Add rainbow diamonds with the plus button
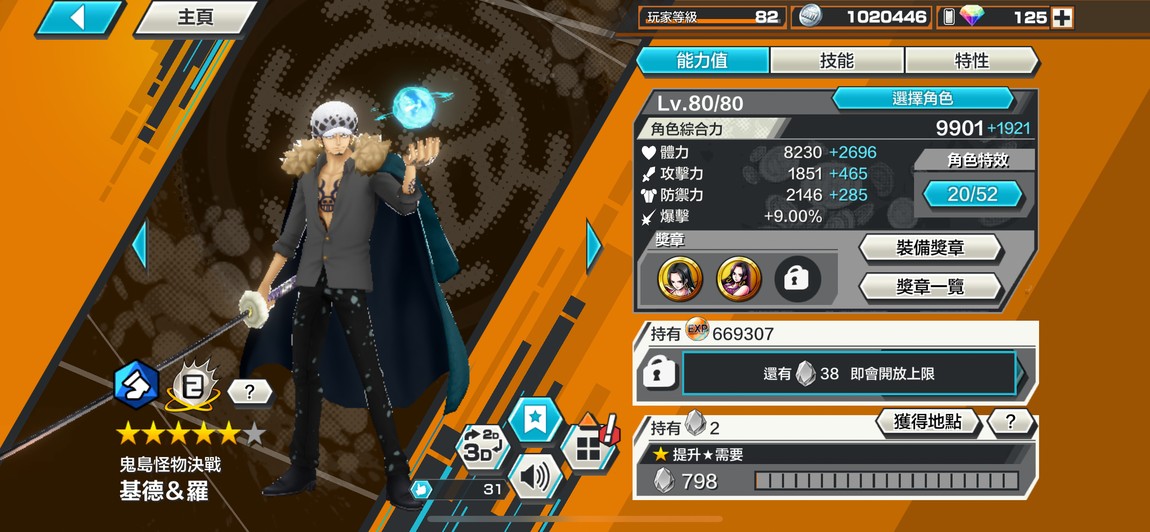Screen dimensions: 1150x532 click(x=1061, y=17)
